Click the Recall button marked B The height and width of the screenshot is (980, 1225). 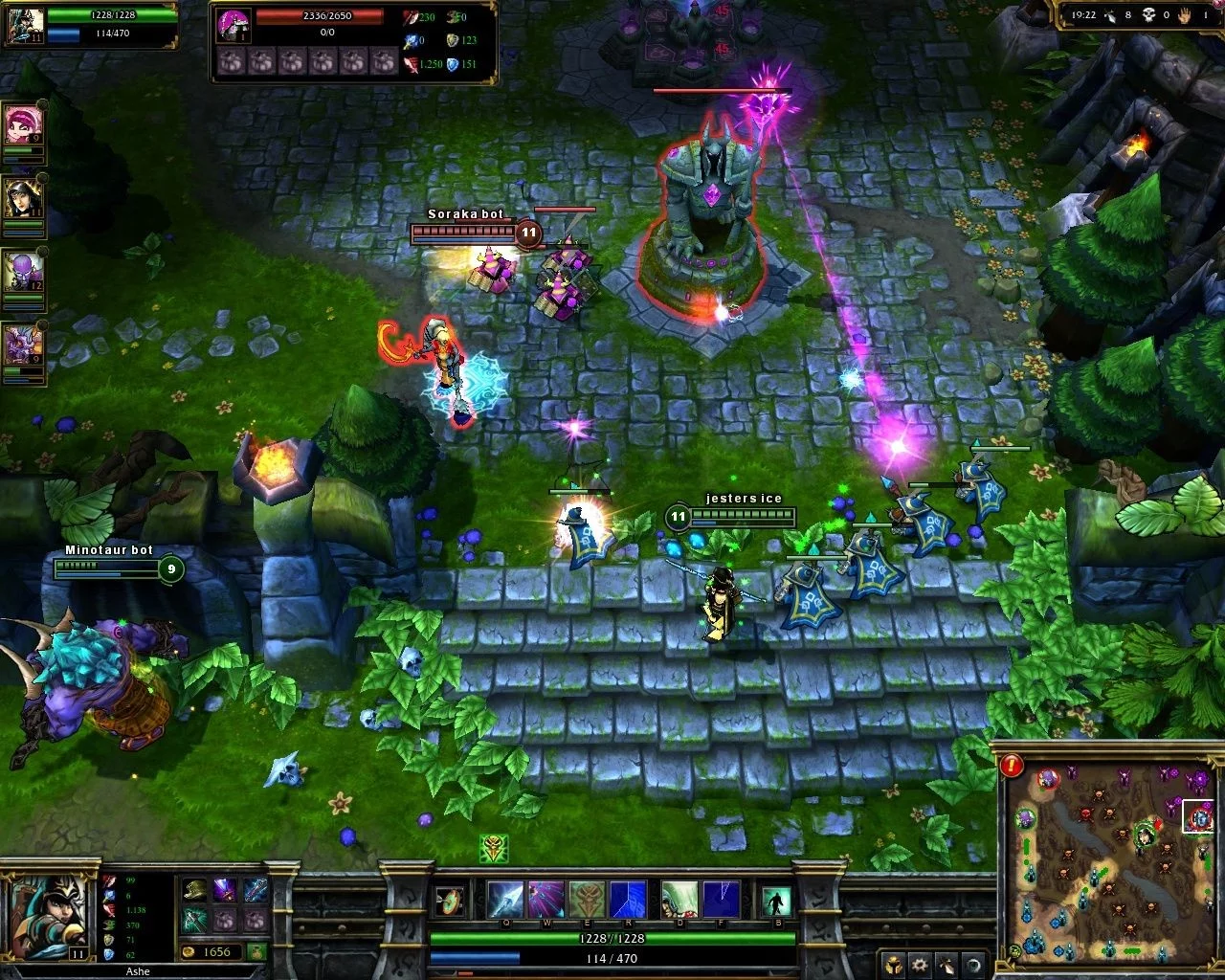[x=776, y=901]
